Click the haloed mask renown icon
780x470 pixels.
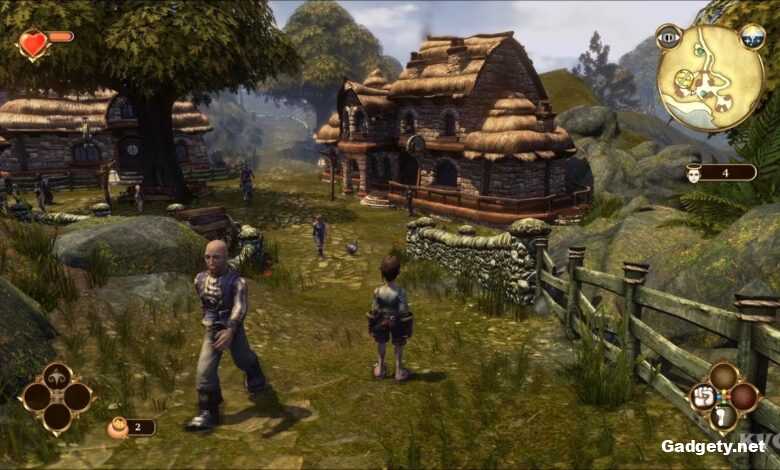click(693, 173)
